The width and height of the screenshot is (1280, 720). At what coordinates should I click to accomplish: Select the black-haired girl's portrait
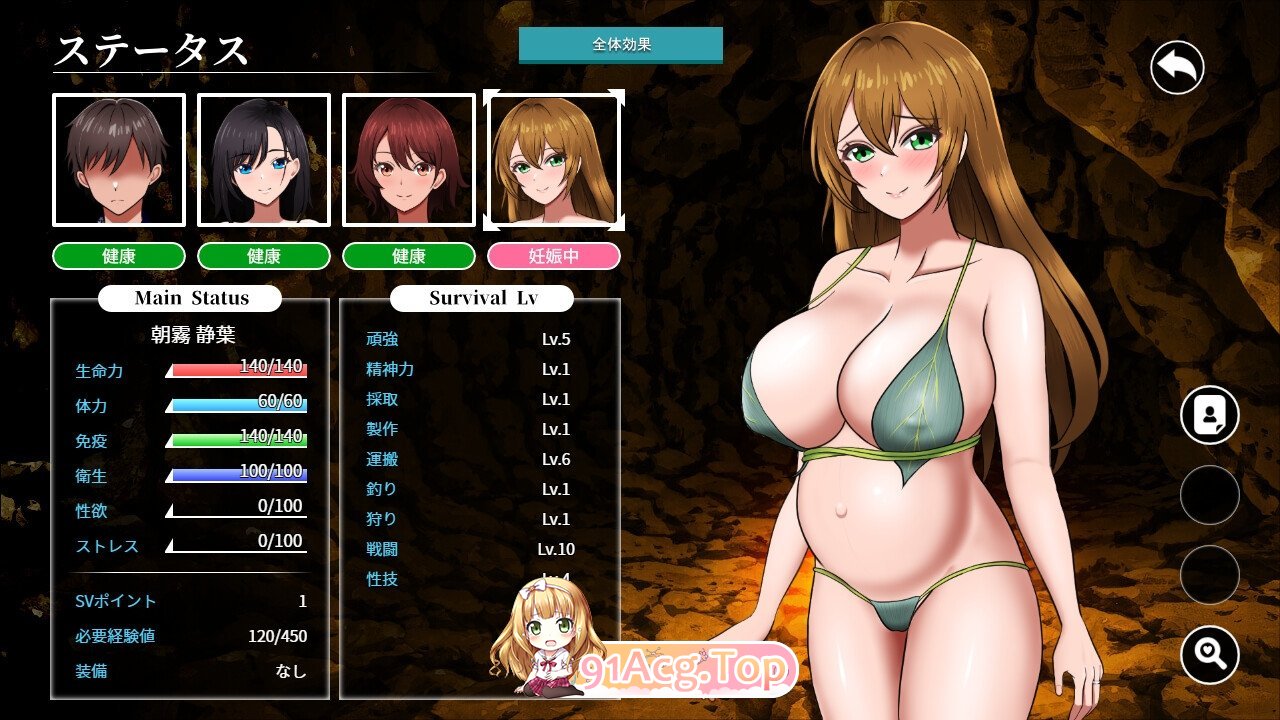(263, 160)
